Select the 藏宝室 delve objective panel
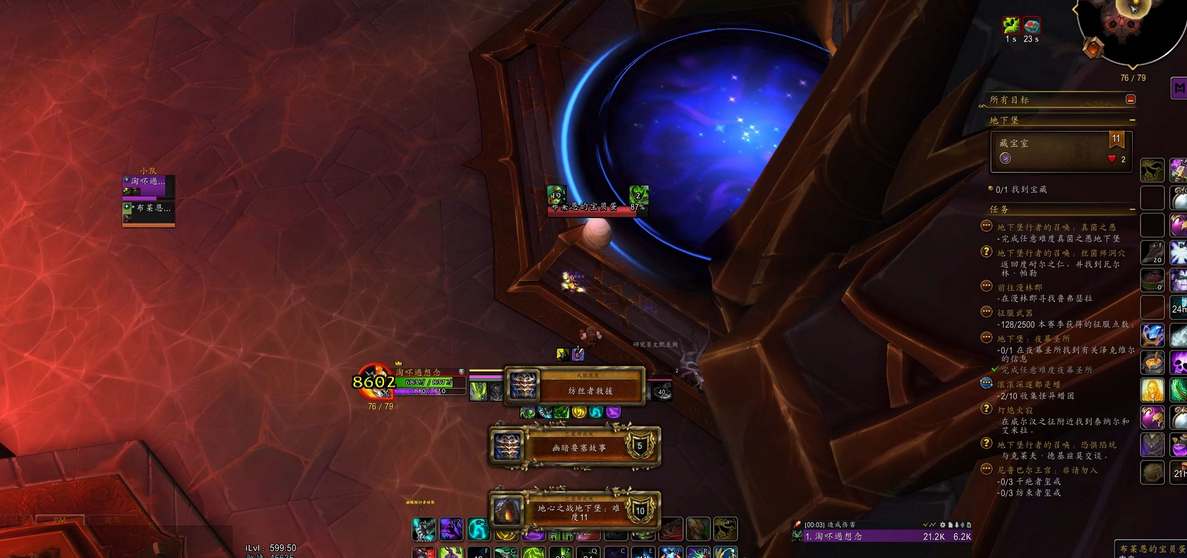Image resolution: width=1187 pixels, height=558 pixels. click(1061, 152)
